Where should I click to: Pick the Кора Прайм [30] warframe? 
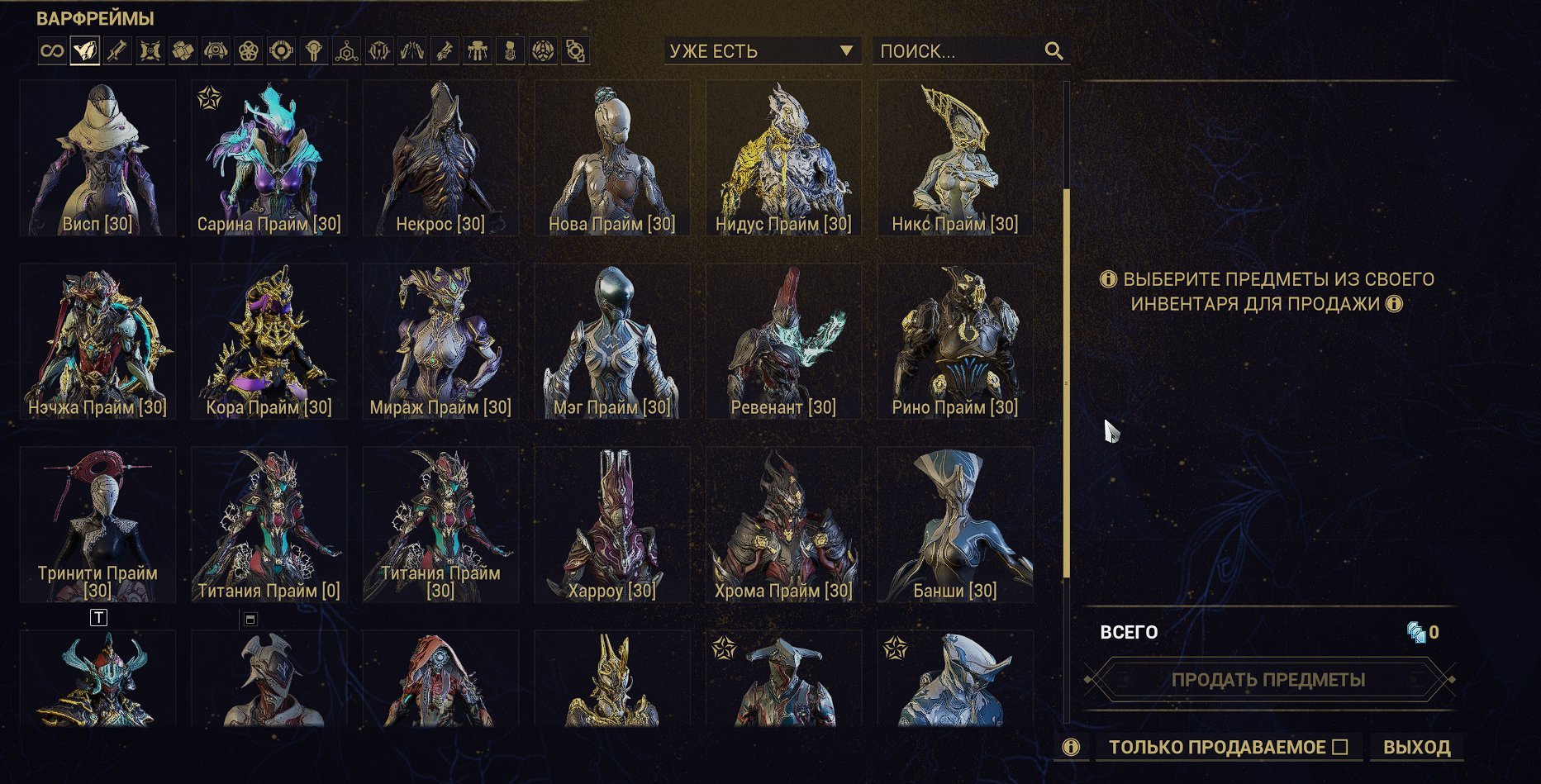point(269,341)
